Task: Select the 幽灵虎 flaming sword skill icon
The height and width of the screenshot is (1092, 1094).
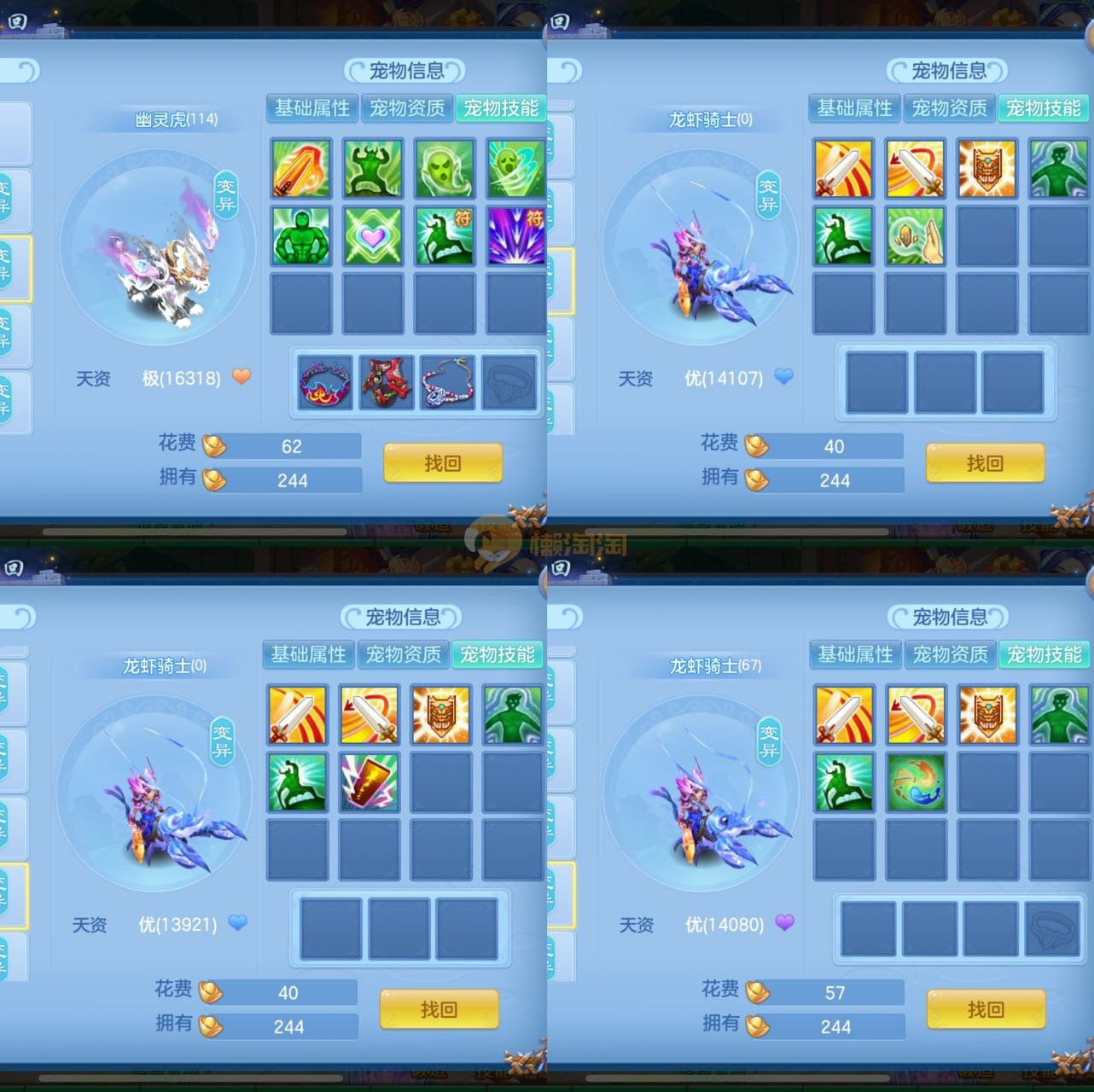Action: [301, 169]
